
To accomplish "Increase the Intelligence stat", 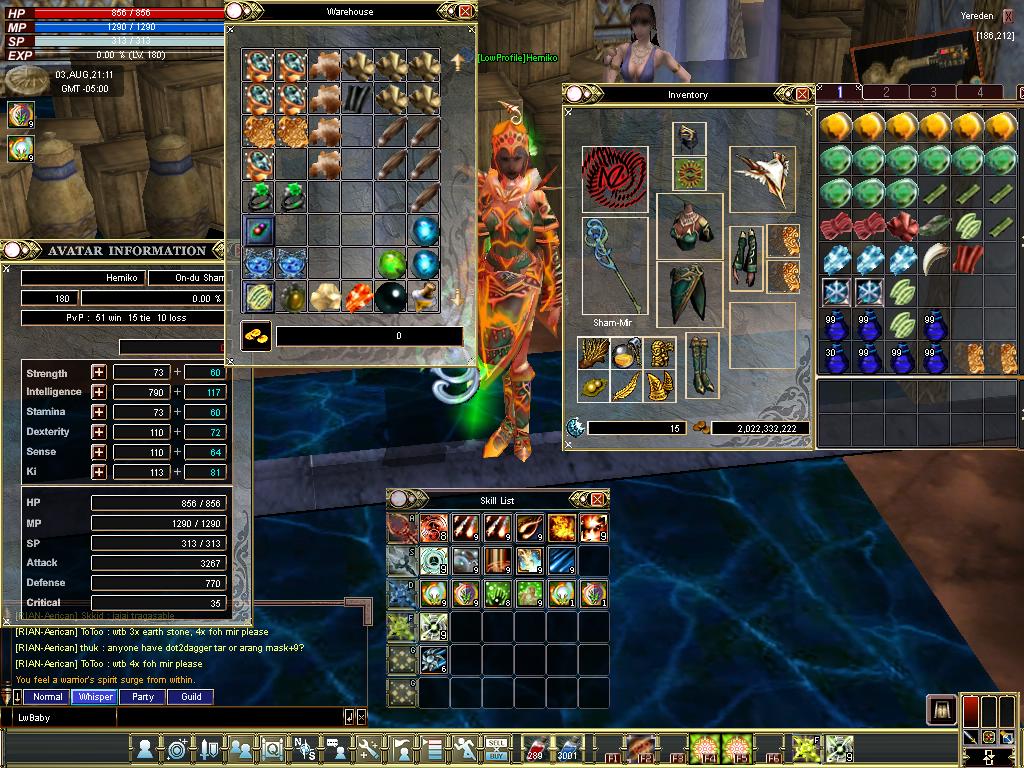I will click(99, 392).
